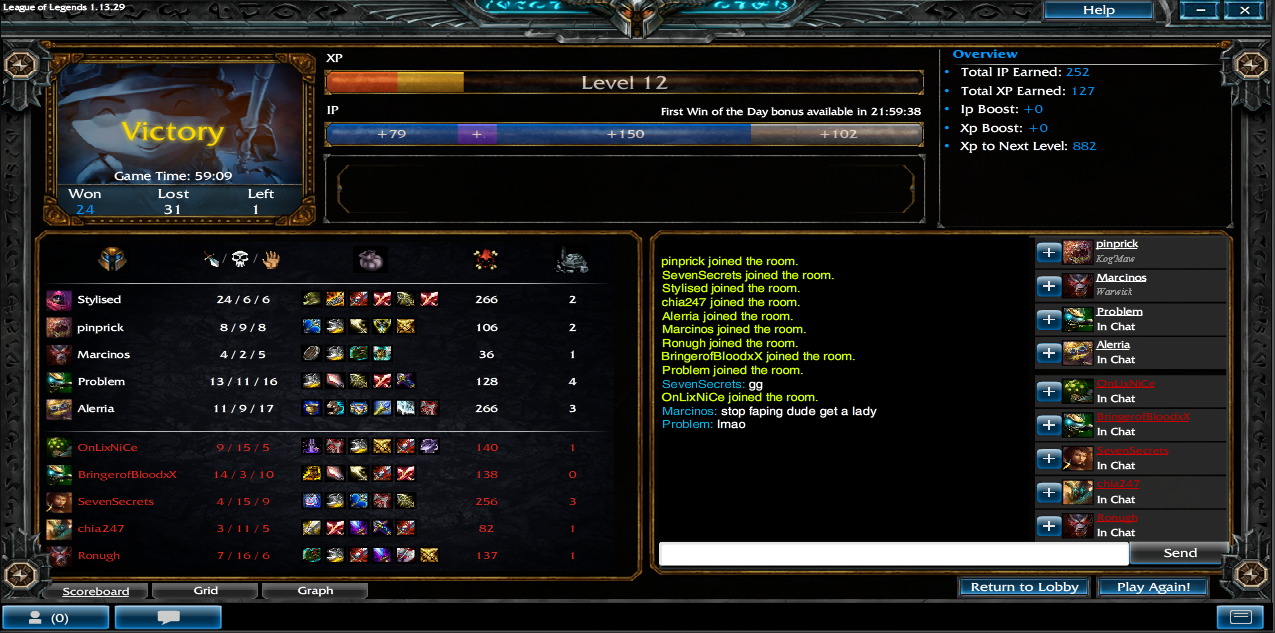Viewport: 1275px width, 633px height.
Task: Add Marcinos using the plus button
Action: click(x=1048, y=286)
